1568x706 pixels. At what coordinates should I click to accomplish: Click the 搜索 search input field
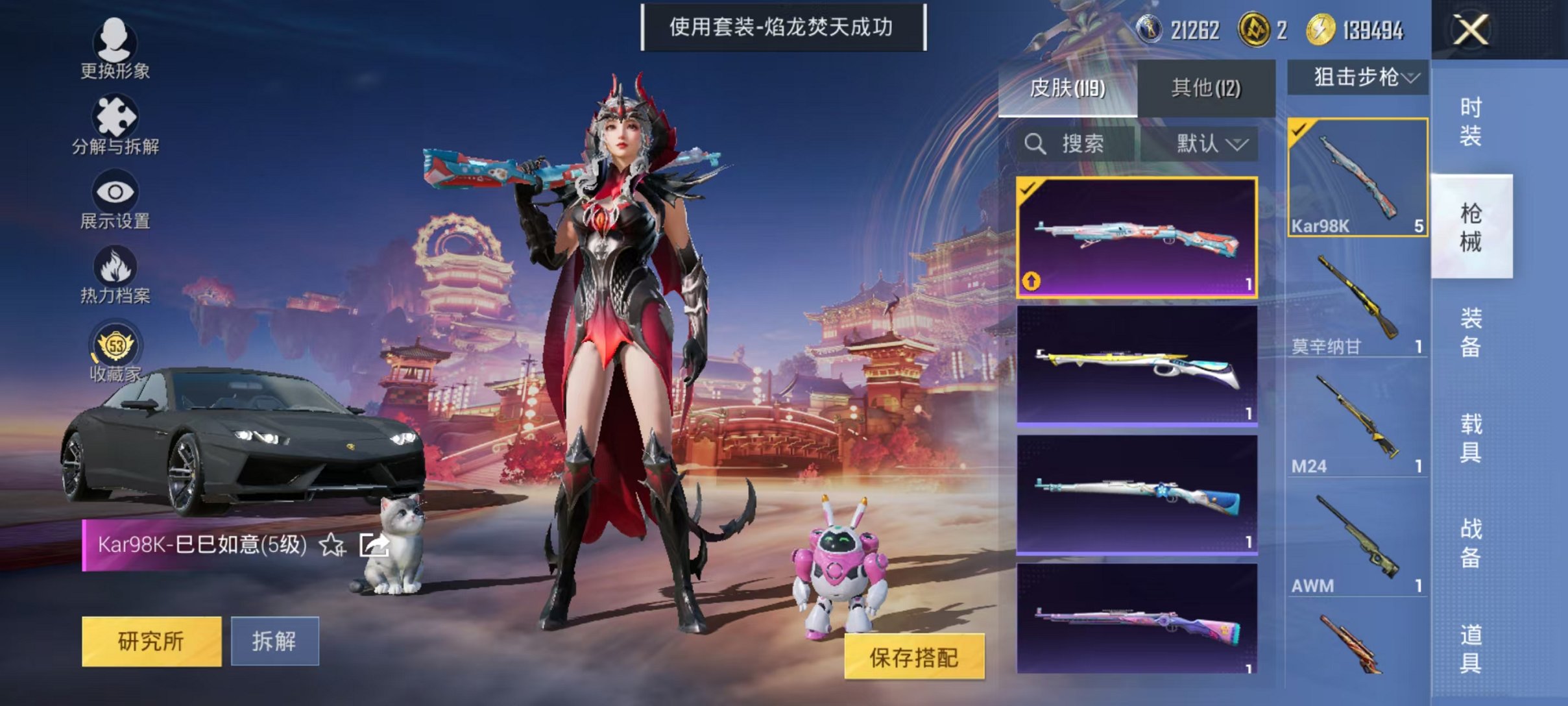pyautogui.click(x=1077, y=144)
